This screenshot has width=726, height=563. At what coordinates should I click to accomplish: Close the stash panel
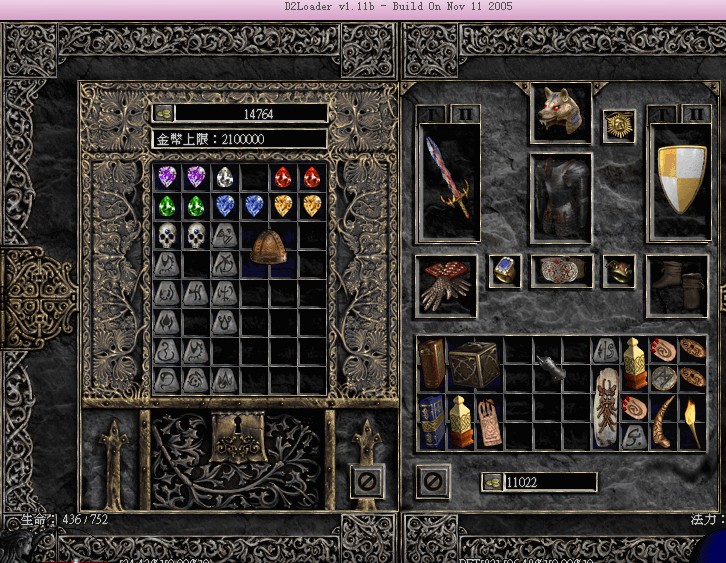click(x=367, y=481)
